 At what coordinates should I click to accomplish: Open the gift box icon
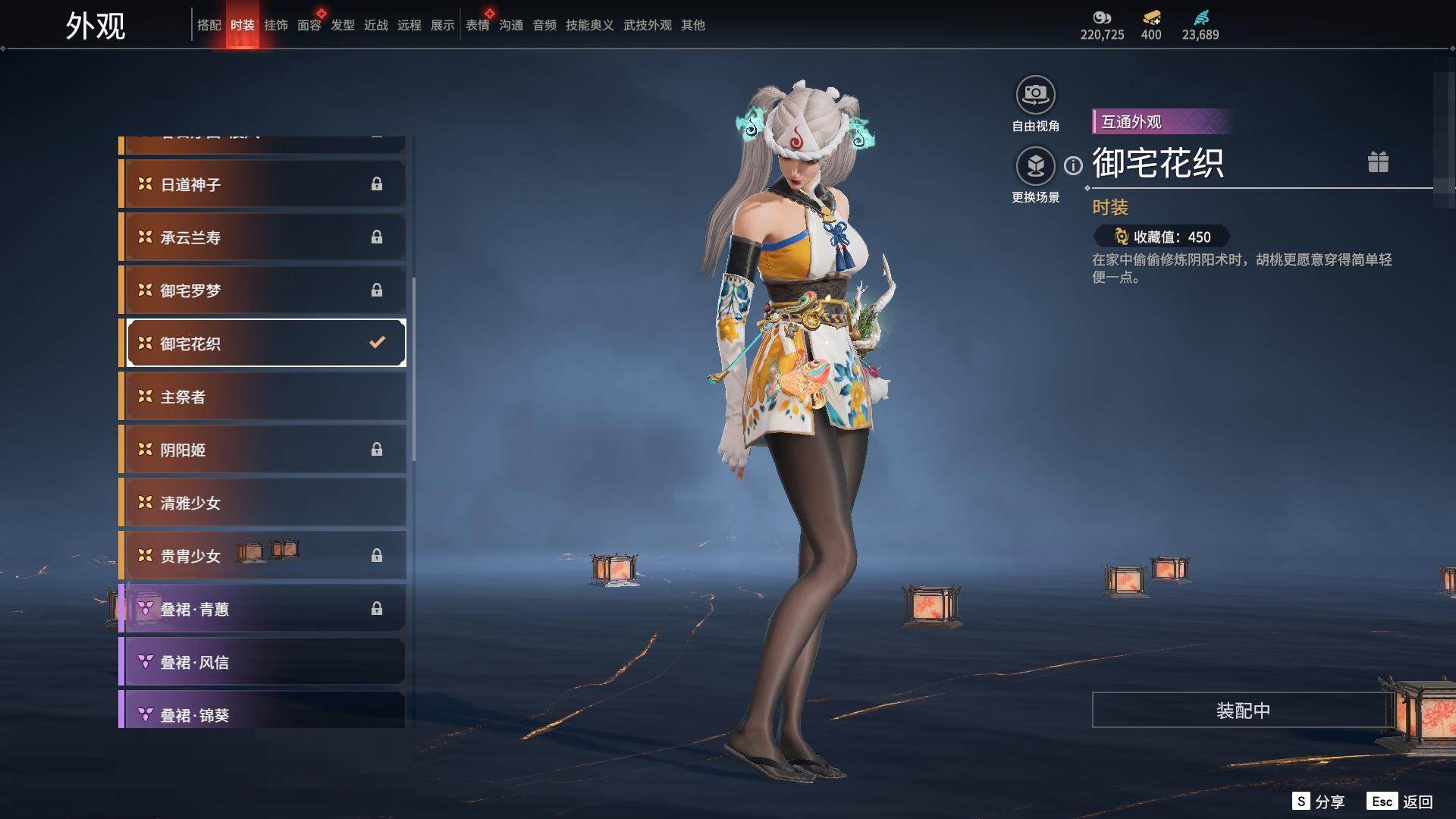click(x=1378, y=162)
